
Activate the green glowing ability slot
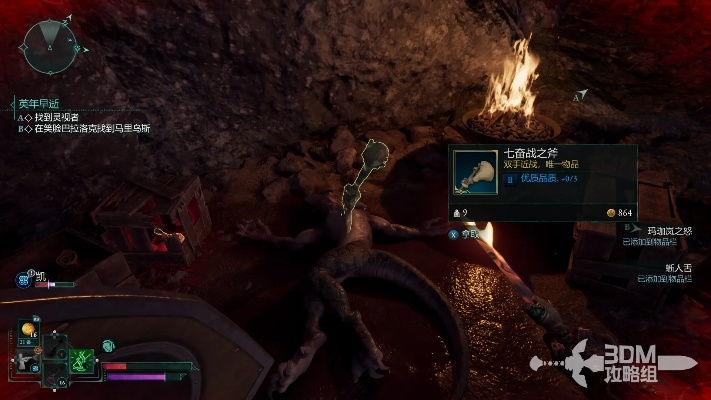point(81,357)
